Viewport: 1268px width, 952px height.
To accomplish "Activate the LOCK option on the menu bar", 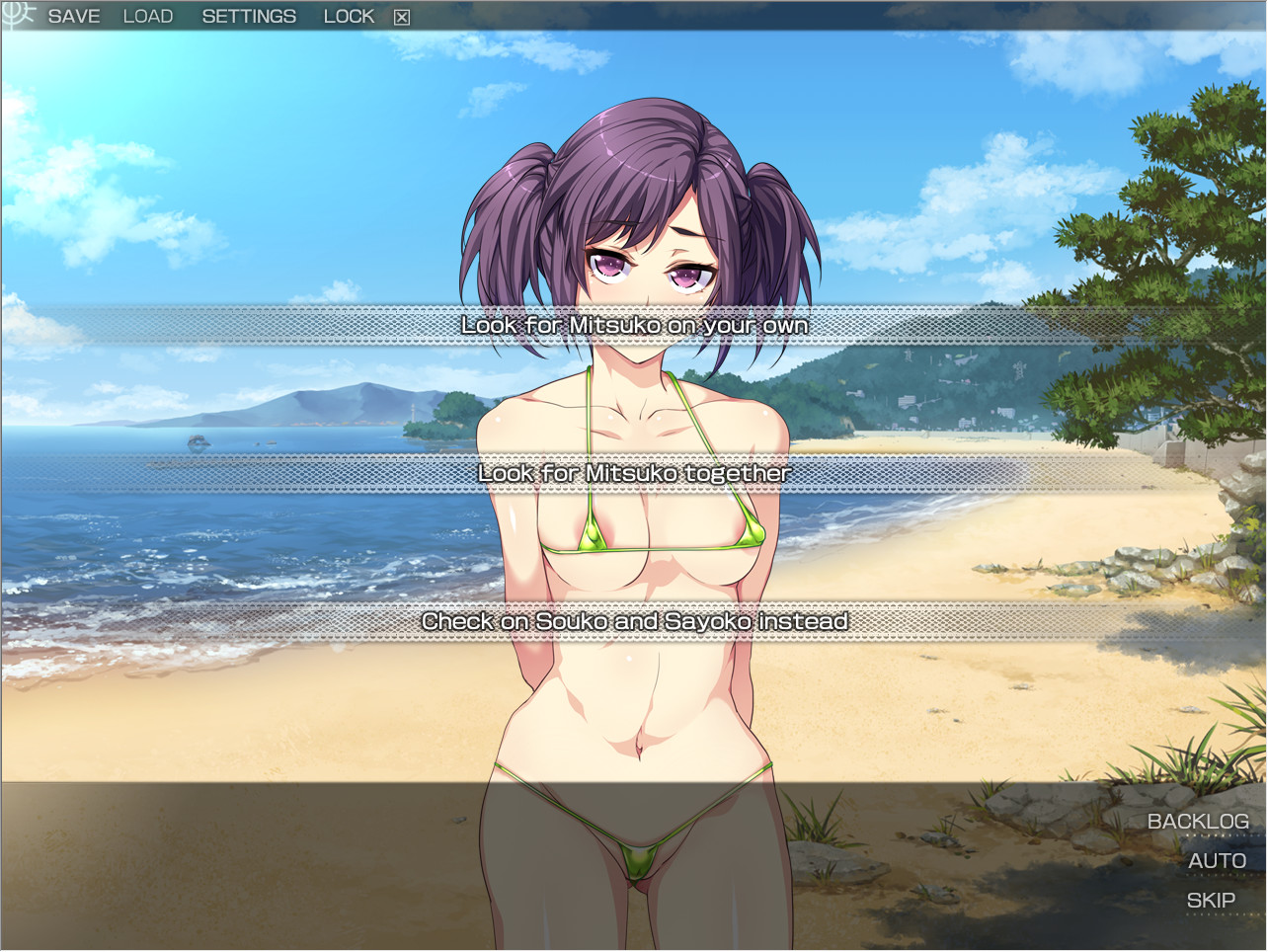I will pyautogui.click(x=348, y=16).
